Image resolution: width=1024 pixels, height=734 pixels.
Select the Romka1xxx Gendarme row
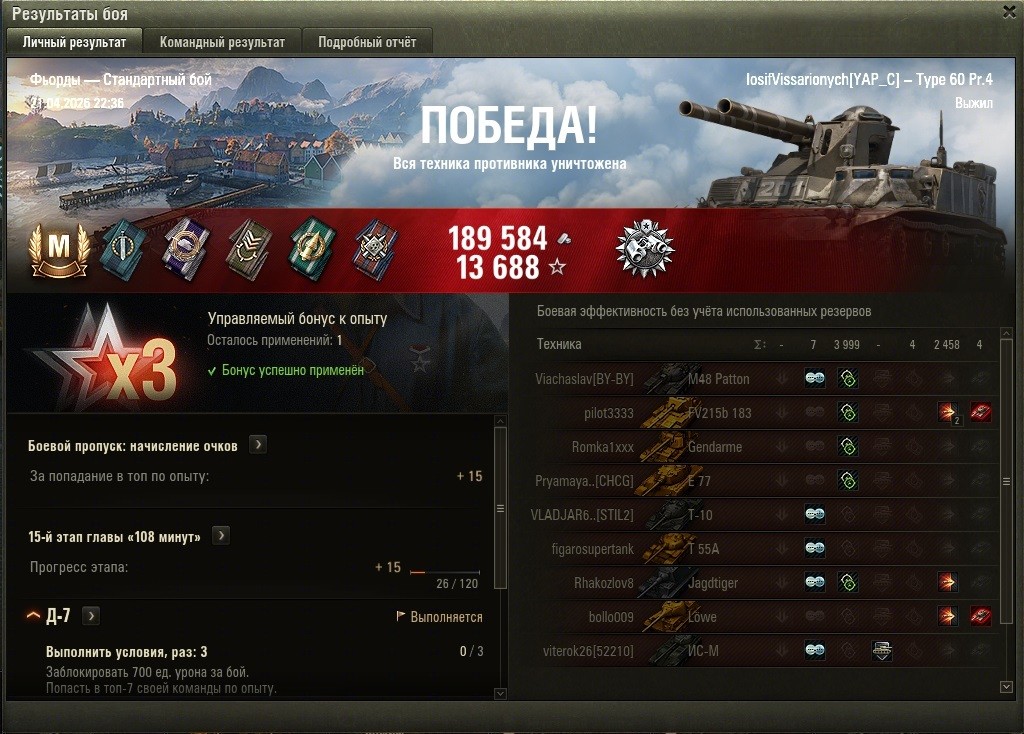click(760, 447)
